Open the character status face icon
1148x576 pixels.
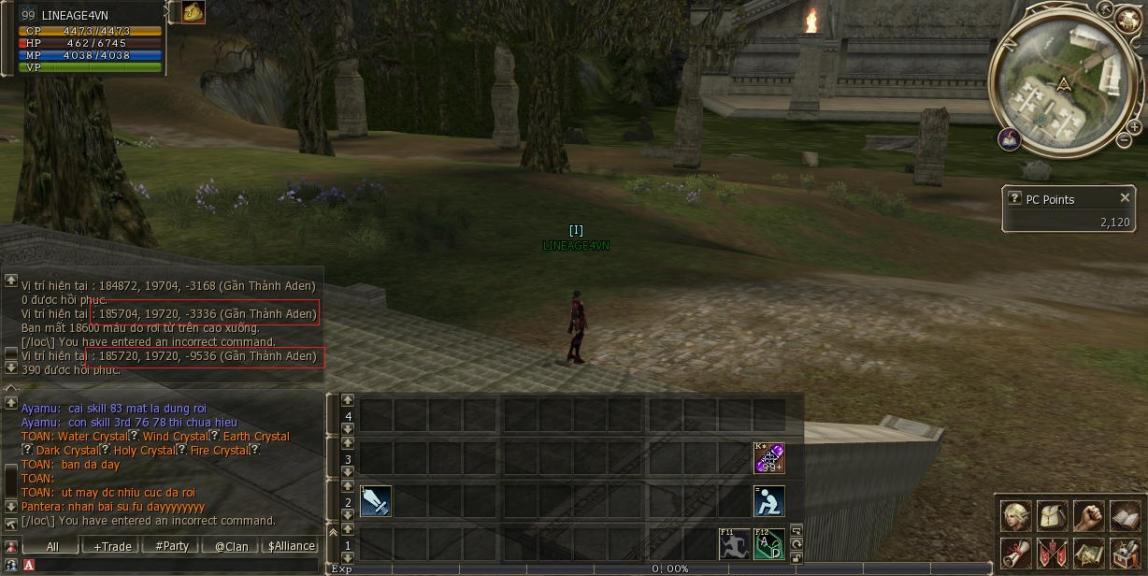(x=1016, y=516)
